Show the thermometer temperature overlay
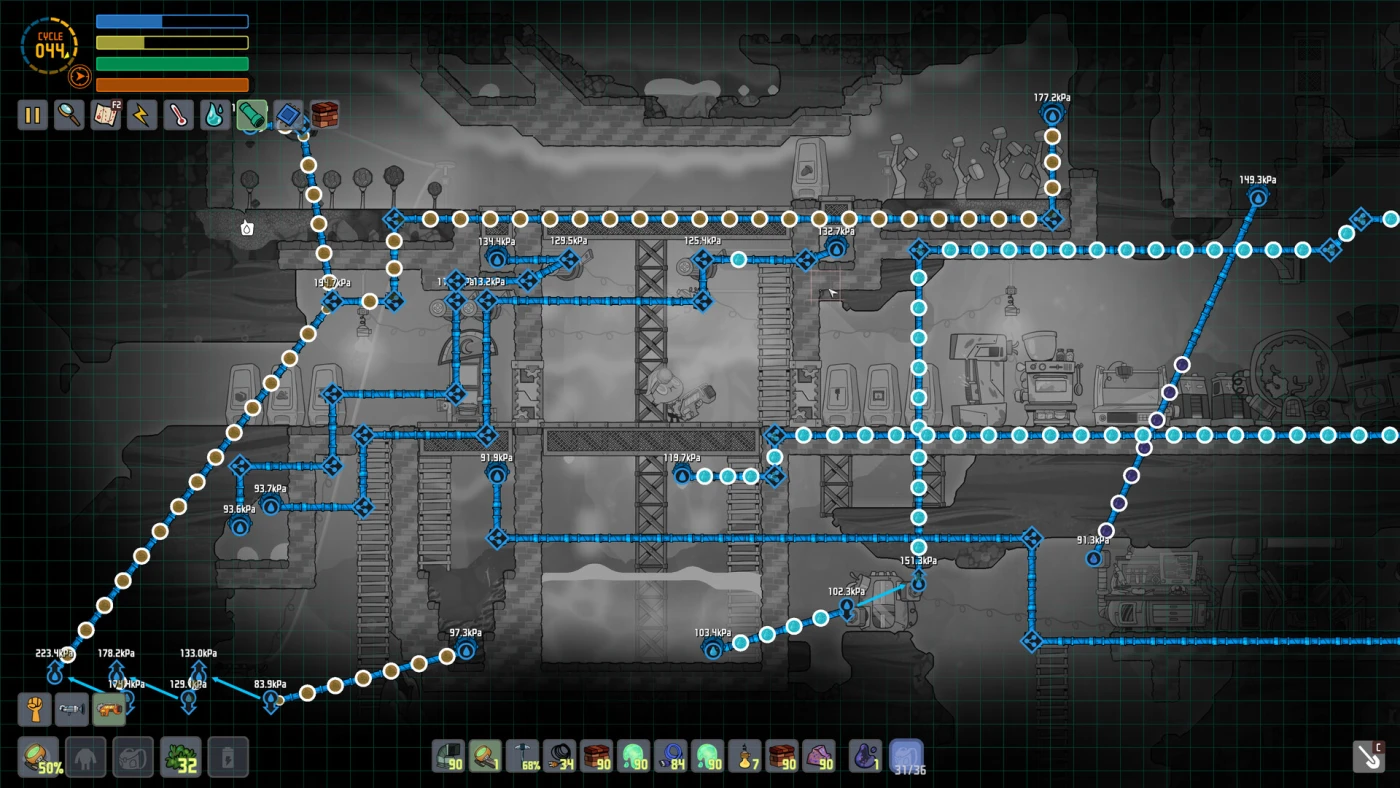 (x=179, y=115)
